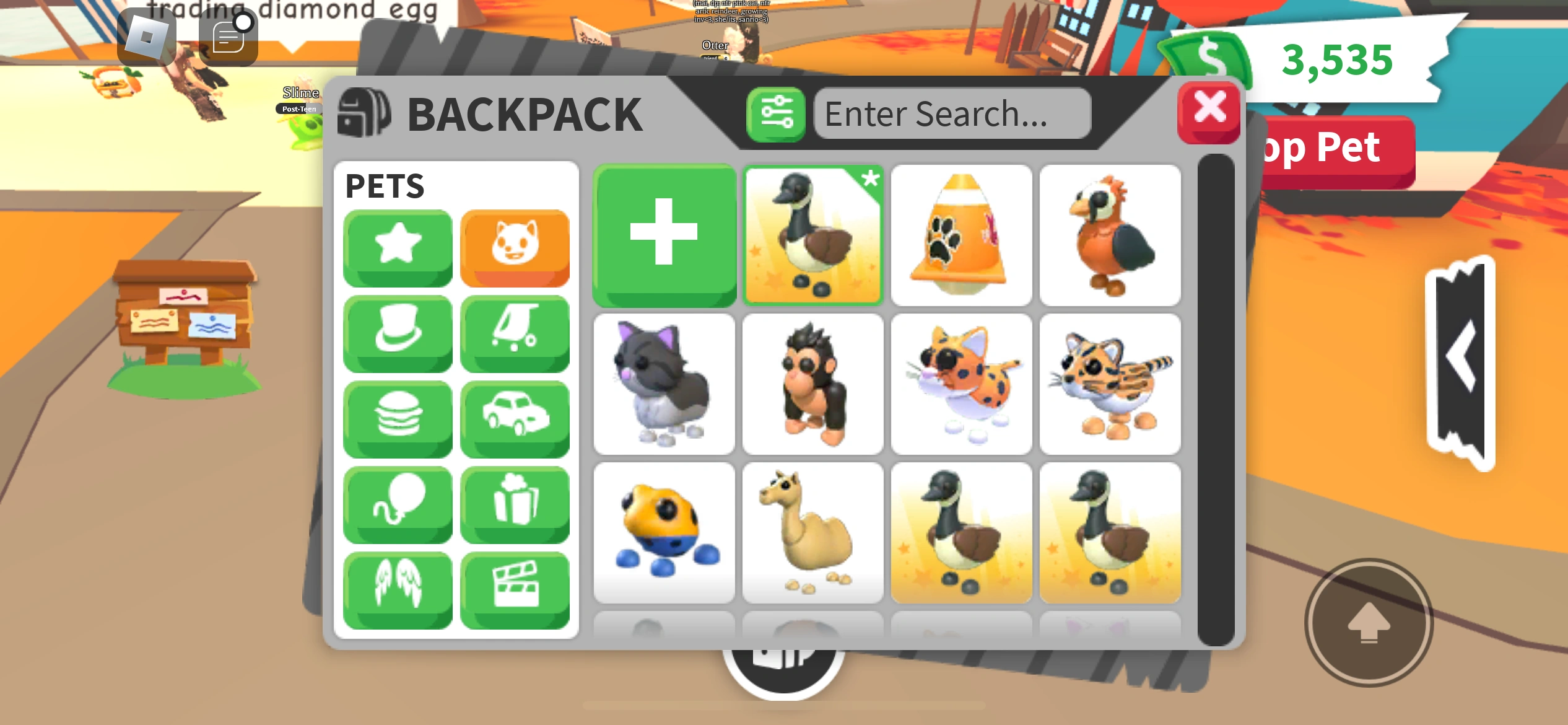Screen dimensions: 1568x725
Task: Enable the favorite star on equipped goose
Action: (x=871, y=181)
